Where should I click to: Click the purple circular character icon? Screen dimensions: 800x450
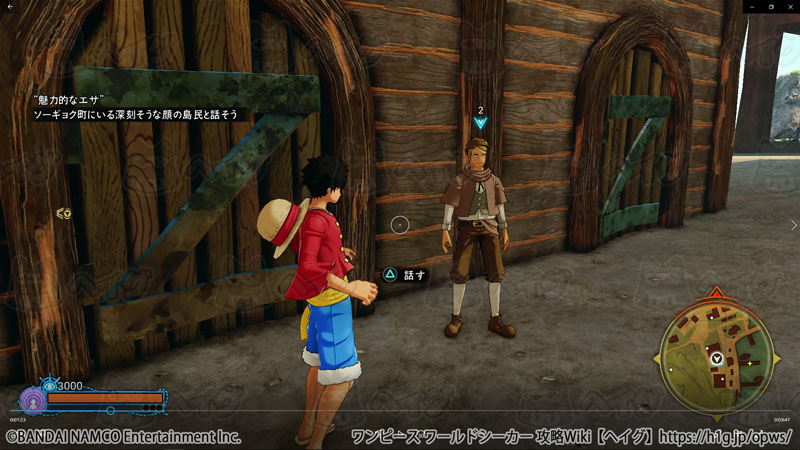click(x=31, y=399)
